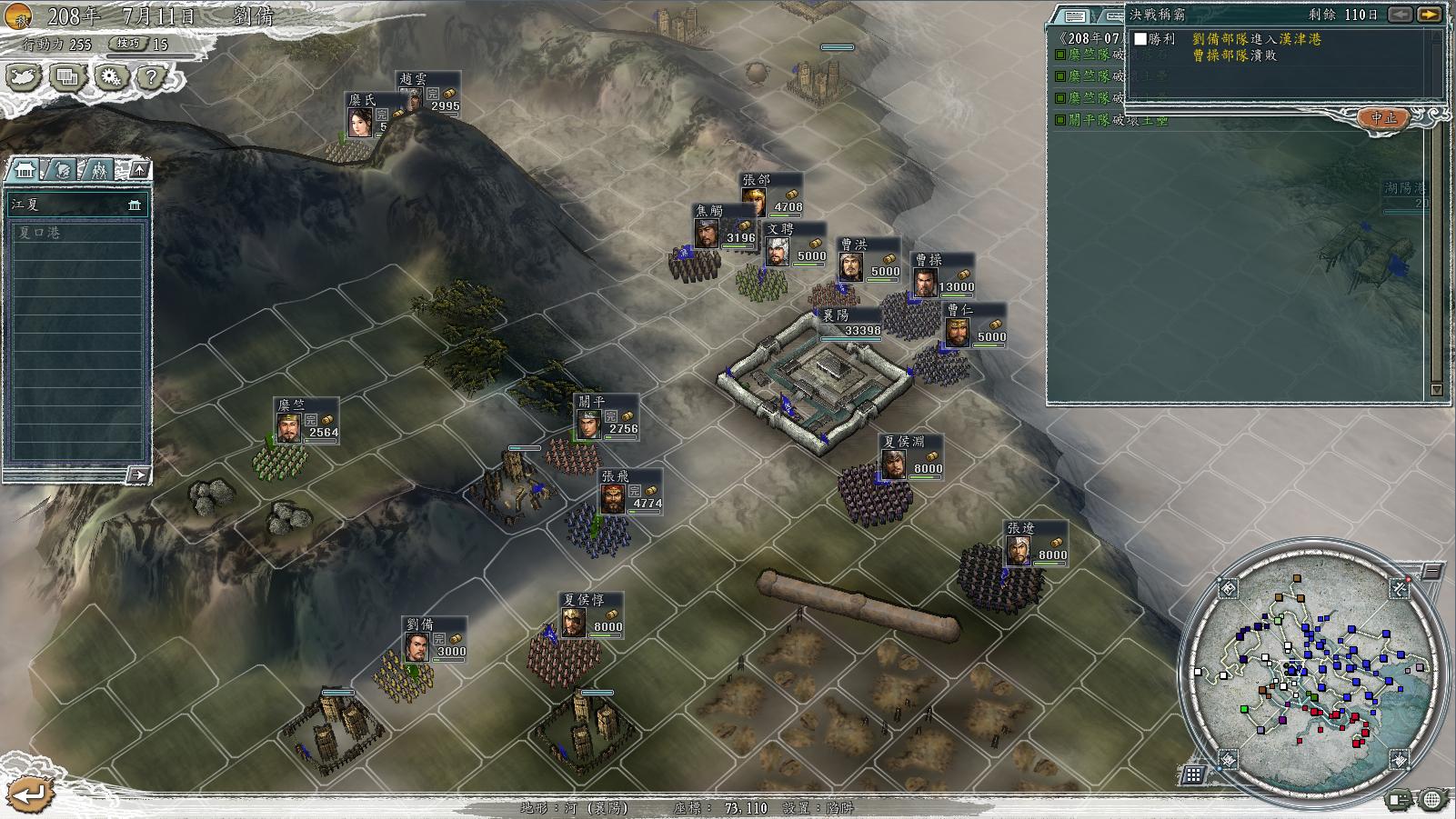Minimize the minimap with the minus button
The image size is (1456, 819).
click(x=1432, y=572)
